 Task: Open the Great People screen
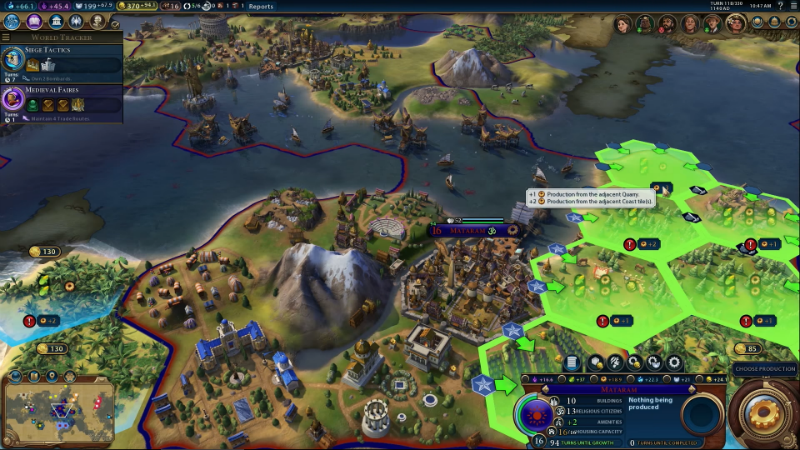click(x=96, y=21)
